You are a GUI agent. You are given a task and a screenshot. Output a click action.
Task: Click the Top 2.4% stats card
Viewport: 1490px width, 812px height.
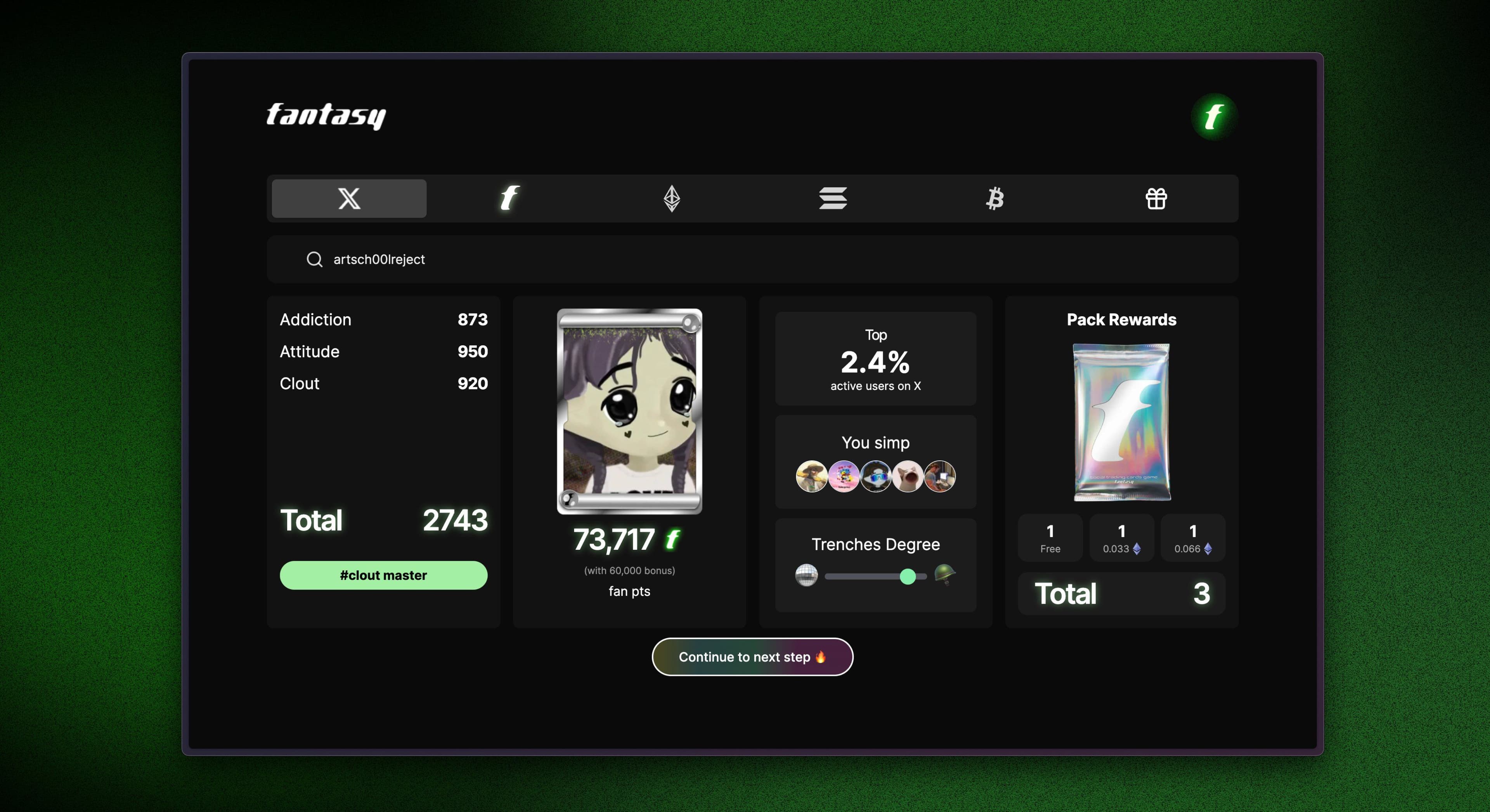pos(875,358)
